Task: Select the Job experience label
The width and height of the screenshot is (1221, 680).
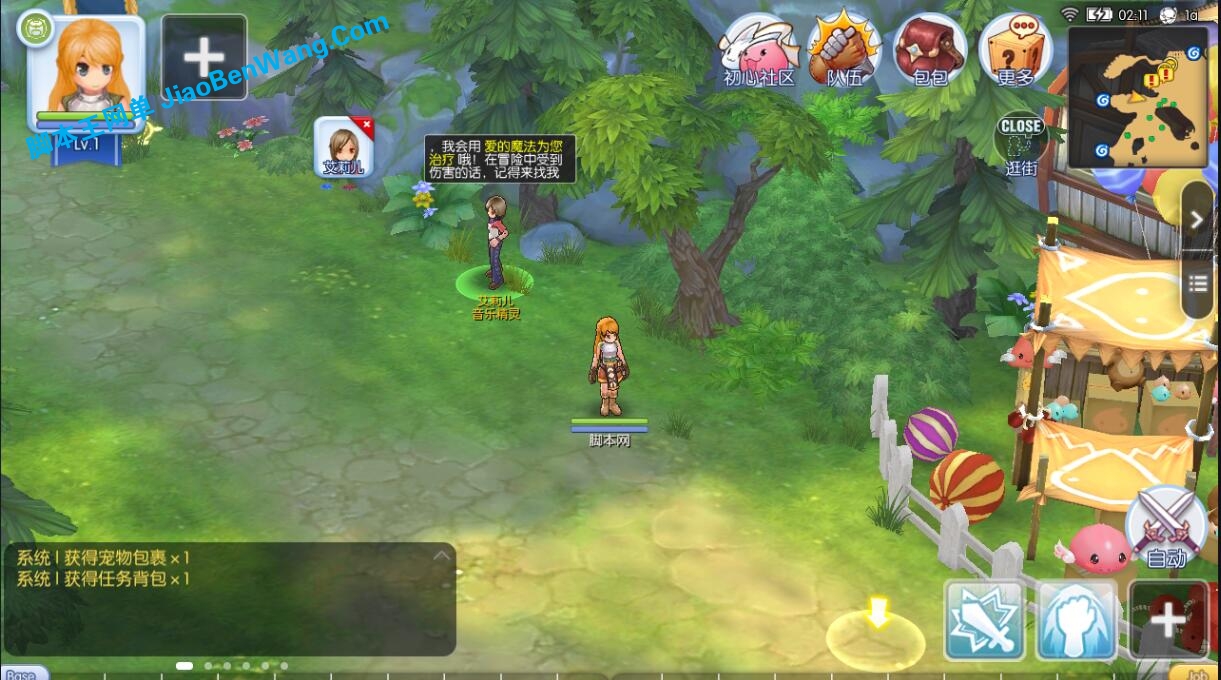Action: pos(1195,673)
